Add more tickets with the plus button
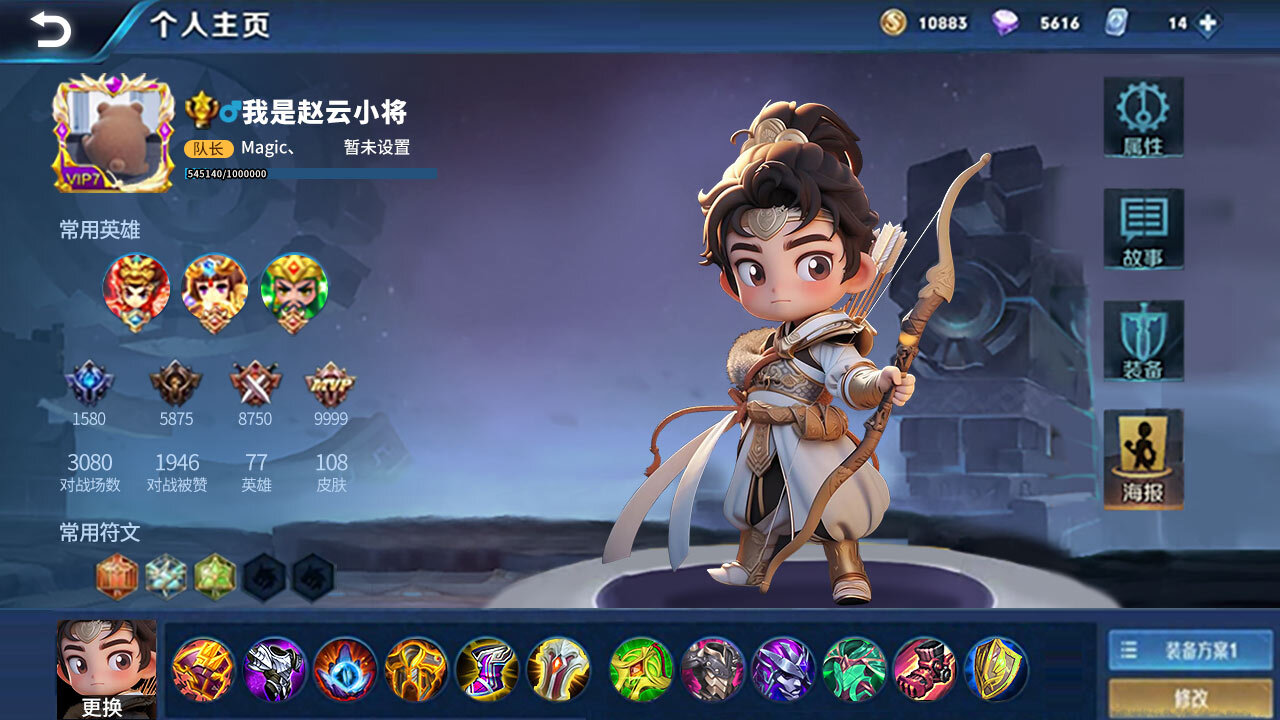Viewport: 1280px width, 720px height. tap(1208, 23)
